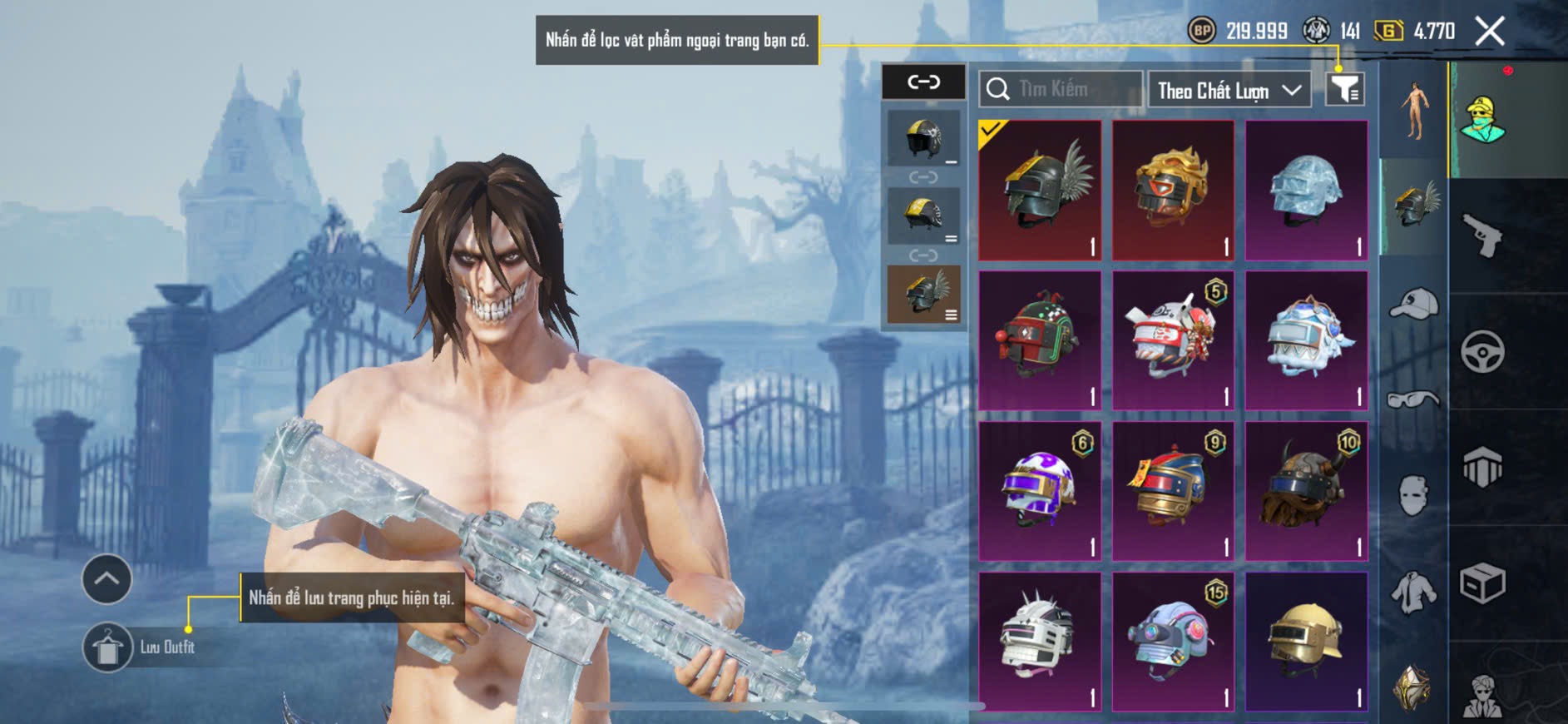Open the Theo Chất Lượng sort dropdown
This screenshot has width=1568, height=724.
click(1228, 90)
